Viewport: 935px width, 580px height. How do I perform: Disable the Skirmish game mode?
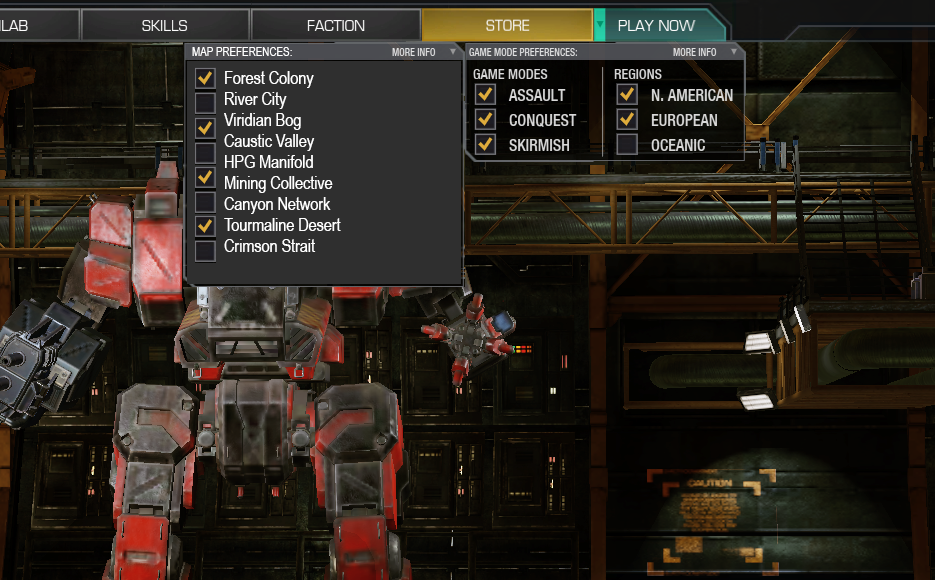[x=485, y=144]
